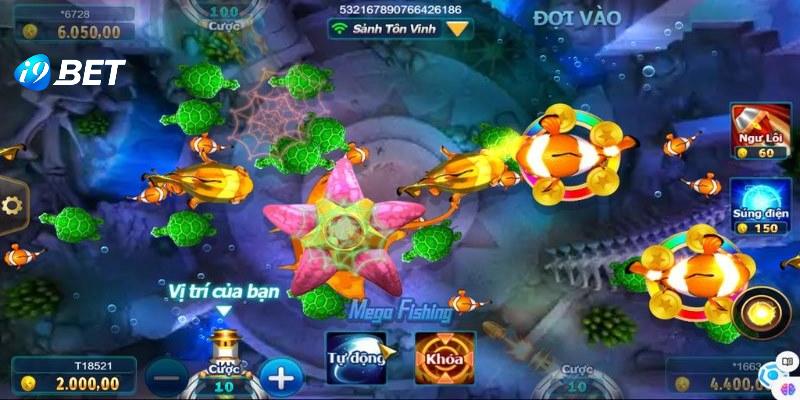Use the Ngư Lôi torpedo skill
This screenshot has height=400, width=800.
pyautogui.click(x=755, y=131)
